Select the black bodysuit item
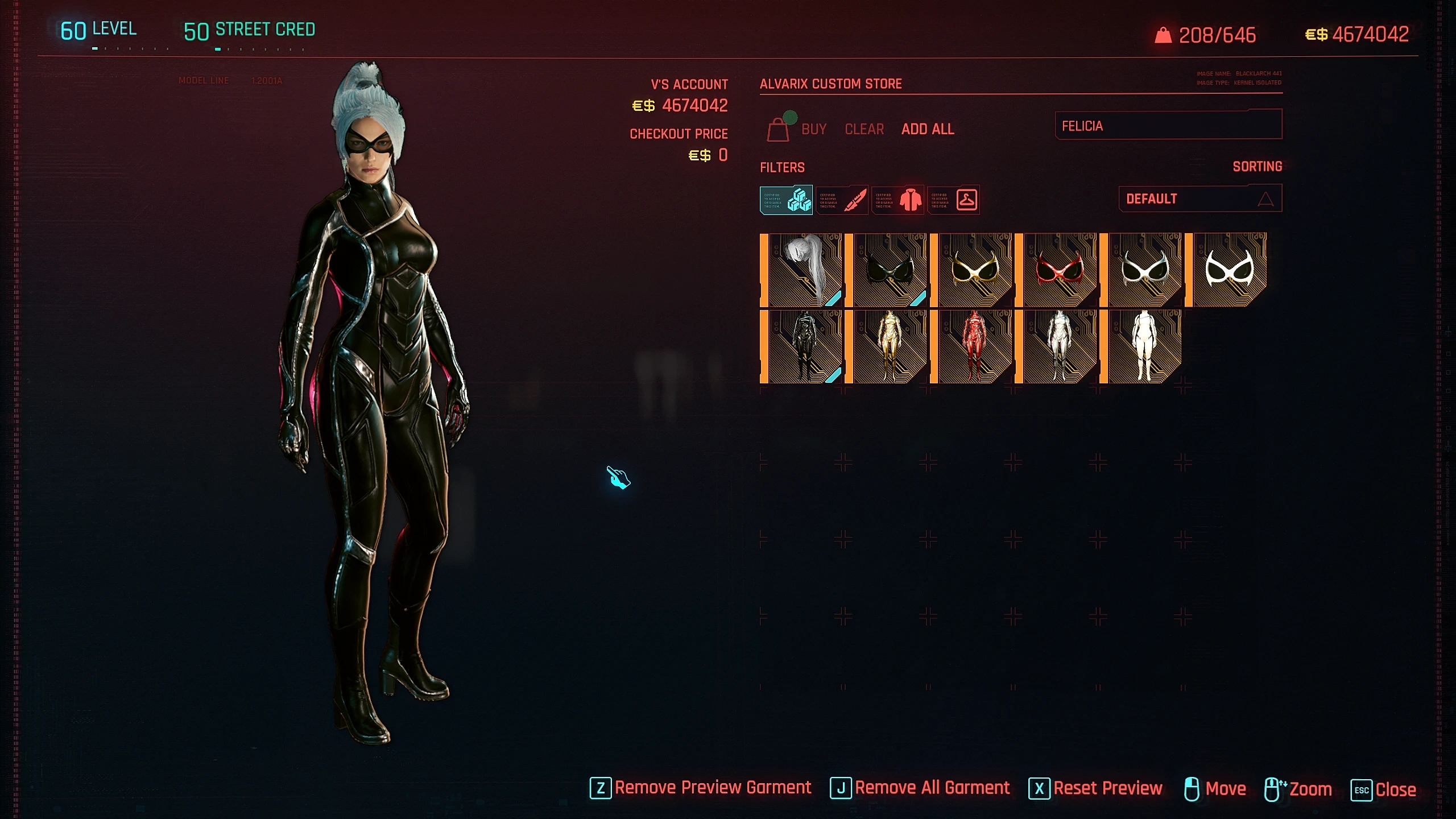Image resolution: width=1456 pixels, height=819 pixels. 802,346
